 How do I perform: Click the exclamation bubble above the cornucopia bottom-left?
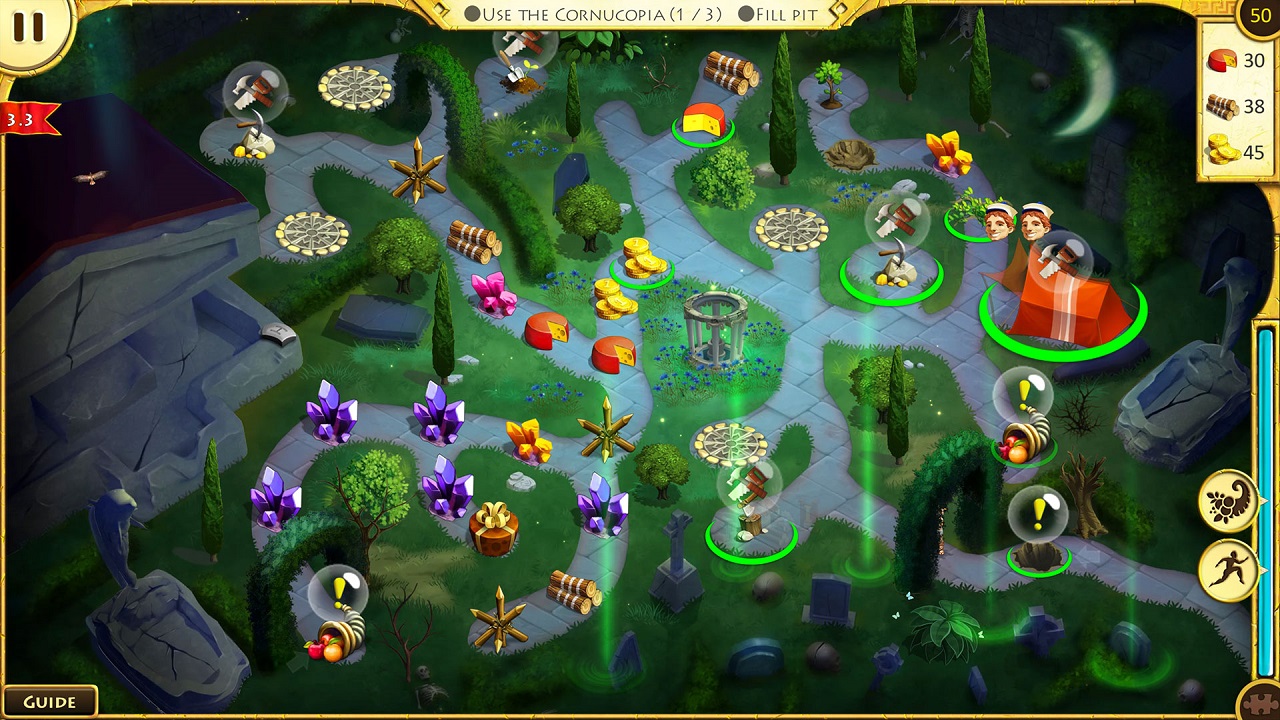340,591
